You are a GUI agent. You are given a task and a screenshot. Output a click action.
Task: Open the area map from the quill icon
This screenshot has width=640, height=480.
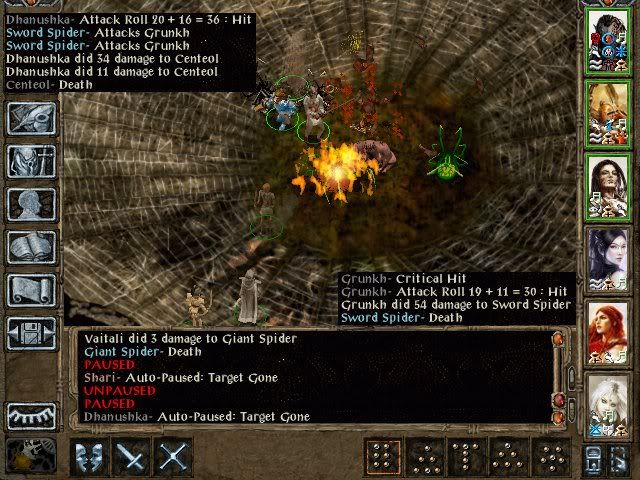(31, 118)
